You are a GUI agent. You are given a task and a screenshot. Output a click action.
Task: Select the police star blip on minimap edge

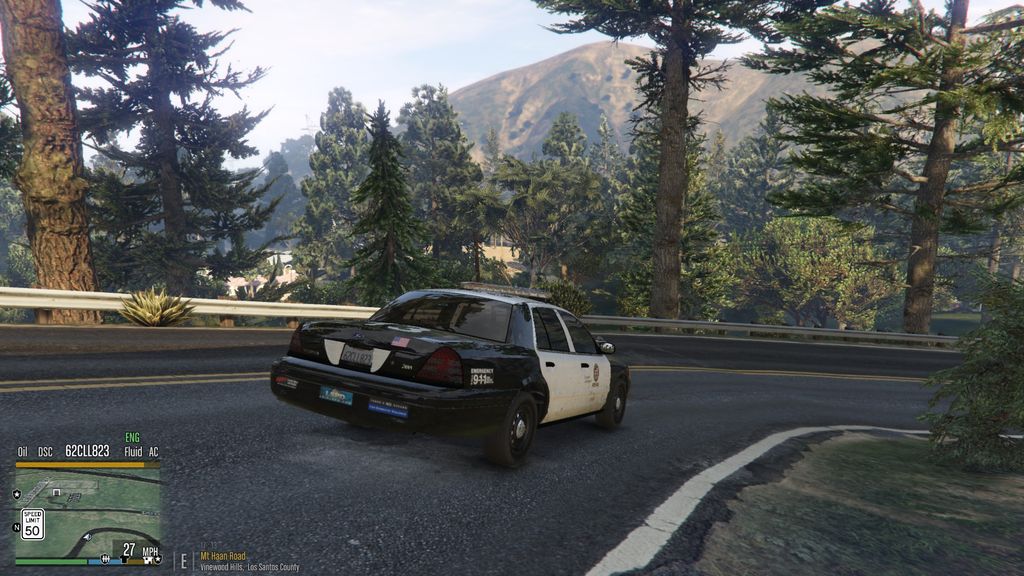click(17, 494)
